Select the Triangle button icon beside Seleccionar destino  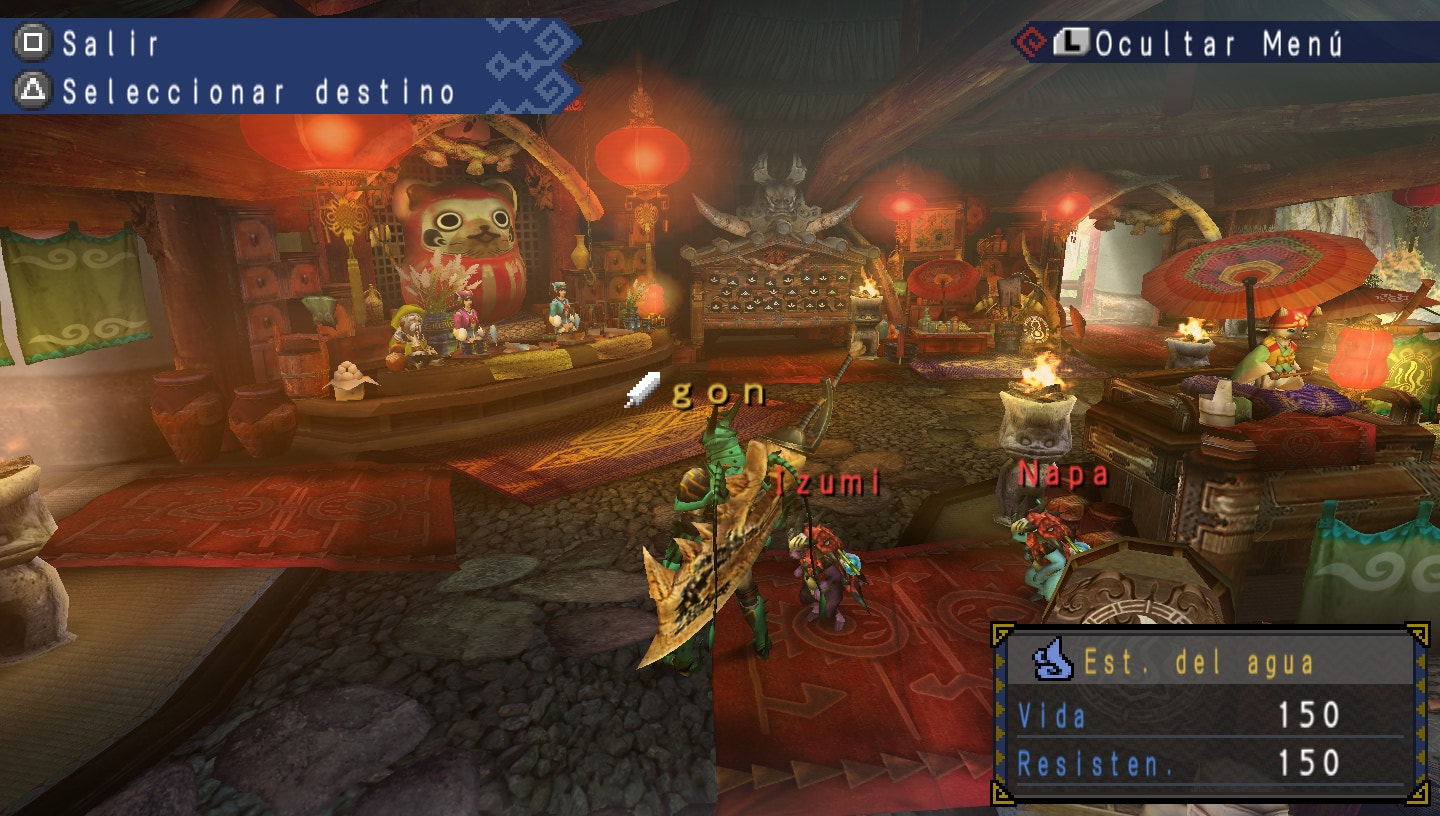(x=33, y=89)
